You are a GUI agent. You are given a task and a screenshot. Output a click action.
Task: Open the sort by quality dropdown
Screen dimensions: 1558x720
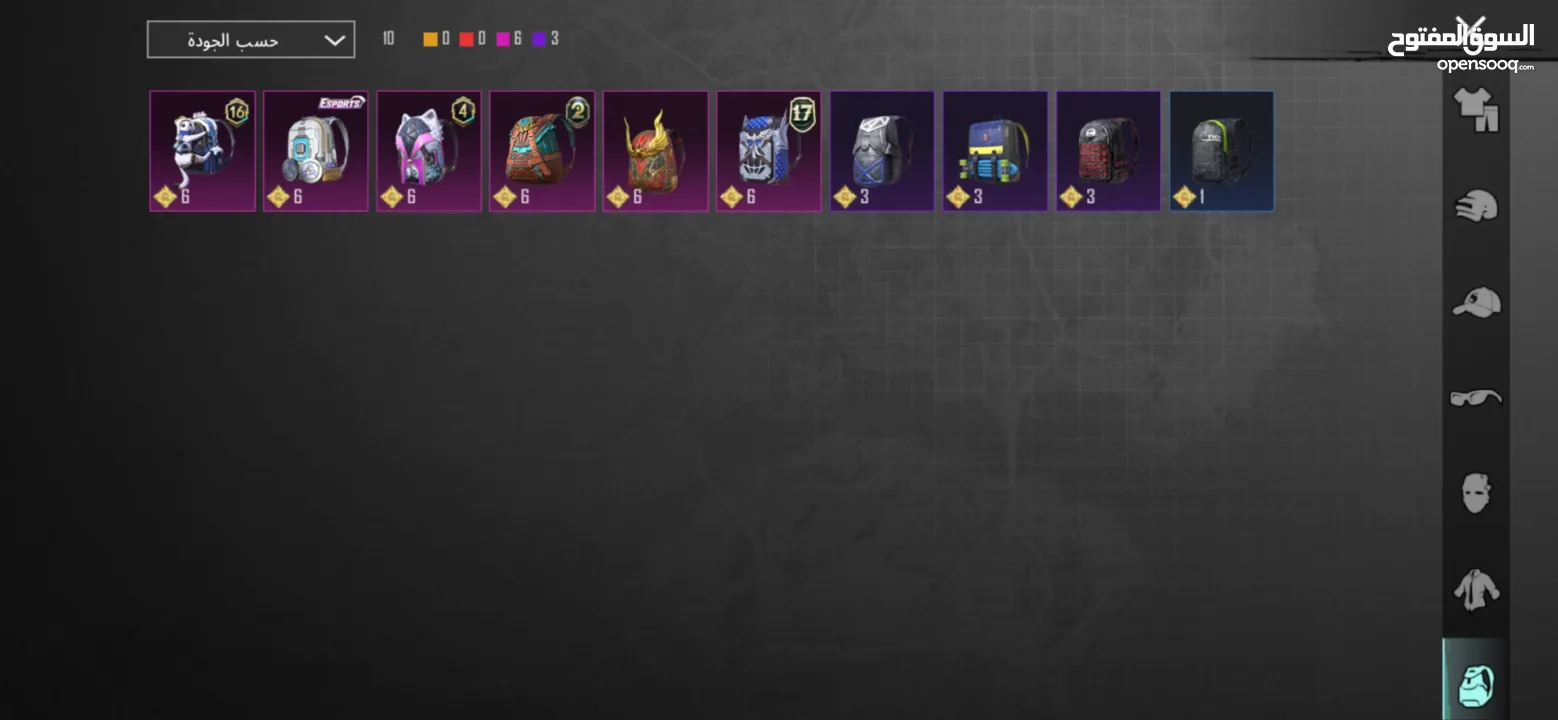250,40
